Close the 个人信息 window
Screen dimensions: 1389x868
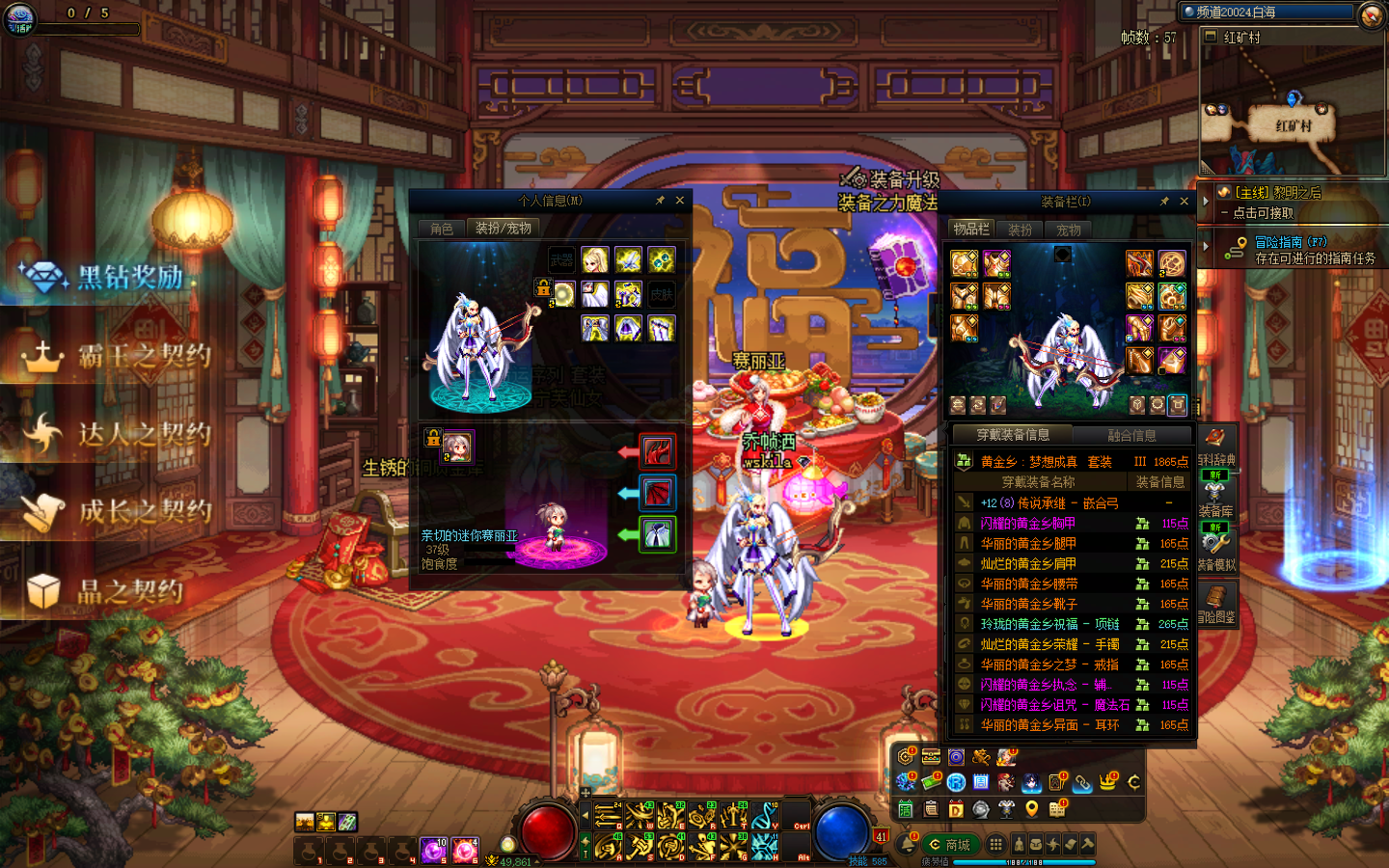point(680,201)
